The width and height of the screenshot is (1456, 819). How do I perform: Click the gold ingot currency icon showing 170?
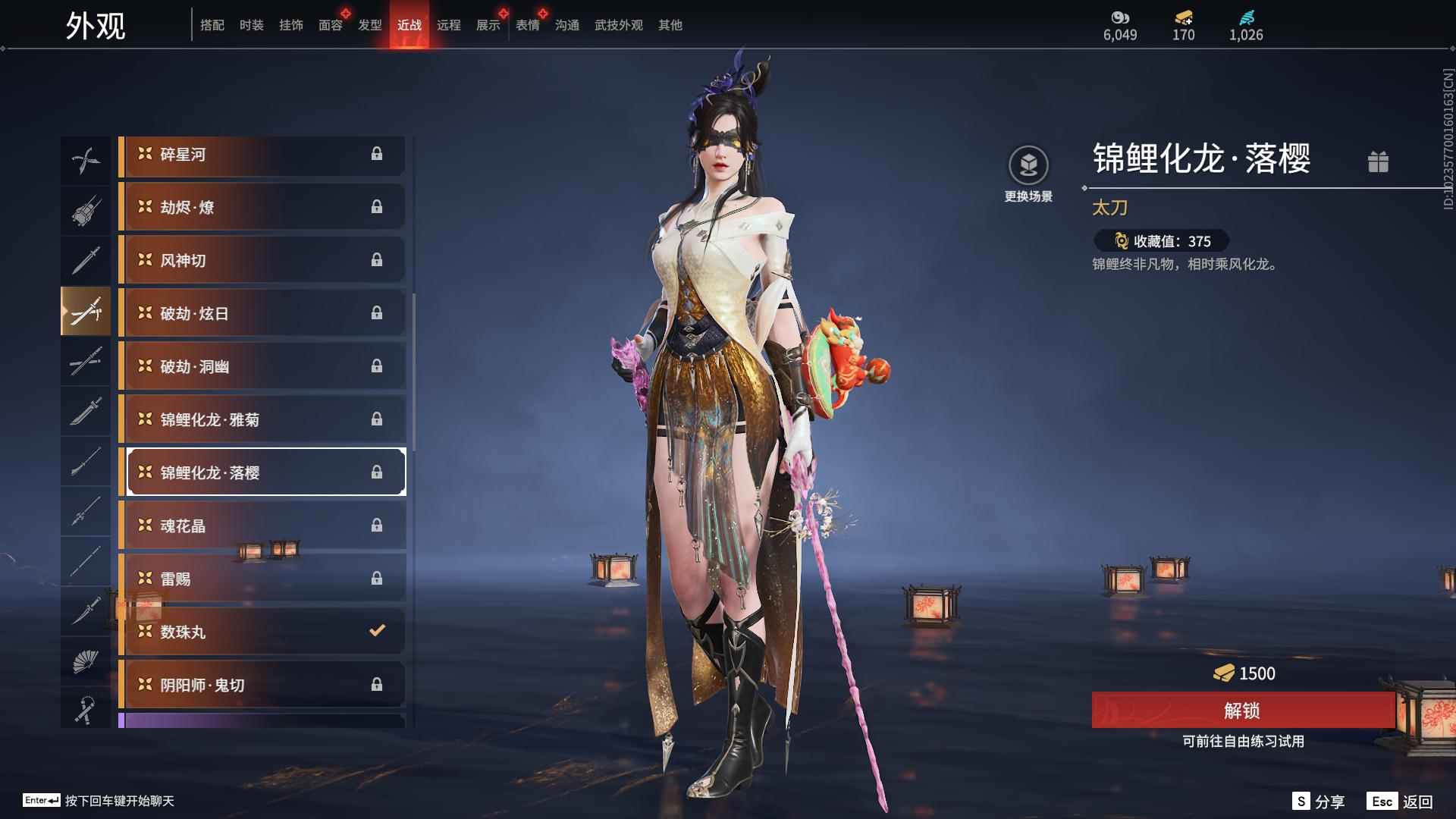[x=1183, y=17]
